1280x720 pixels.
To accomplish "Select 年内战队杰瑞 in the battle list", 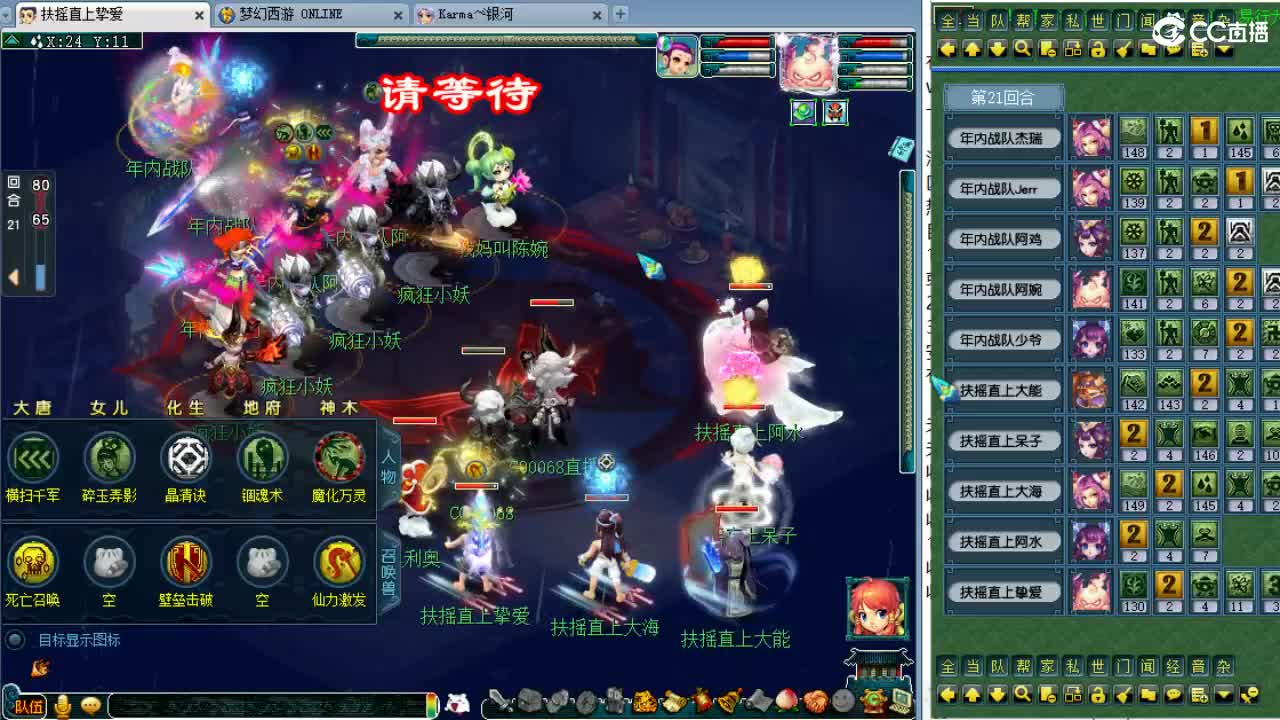I will click(x=1003, y=137).
